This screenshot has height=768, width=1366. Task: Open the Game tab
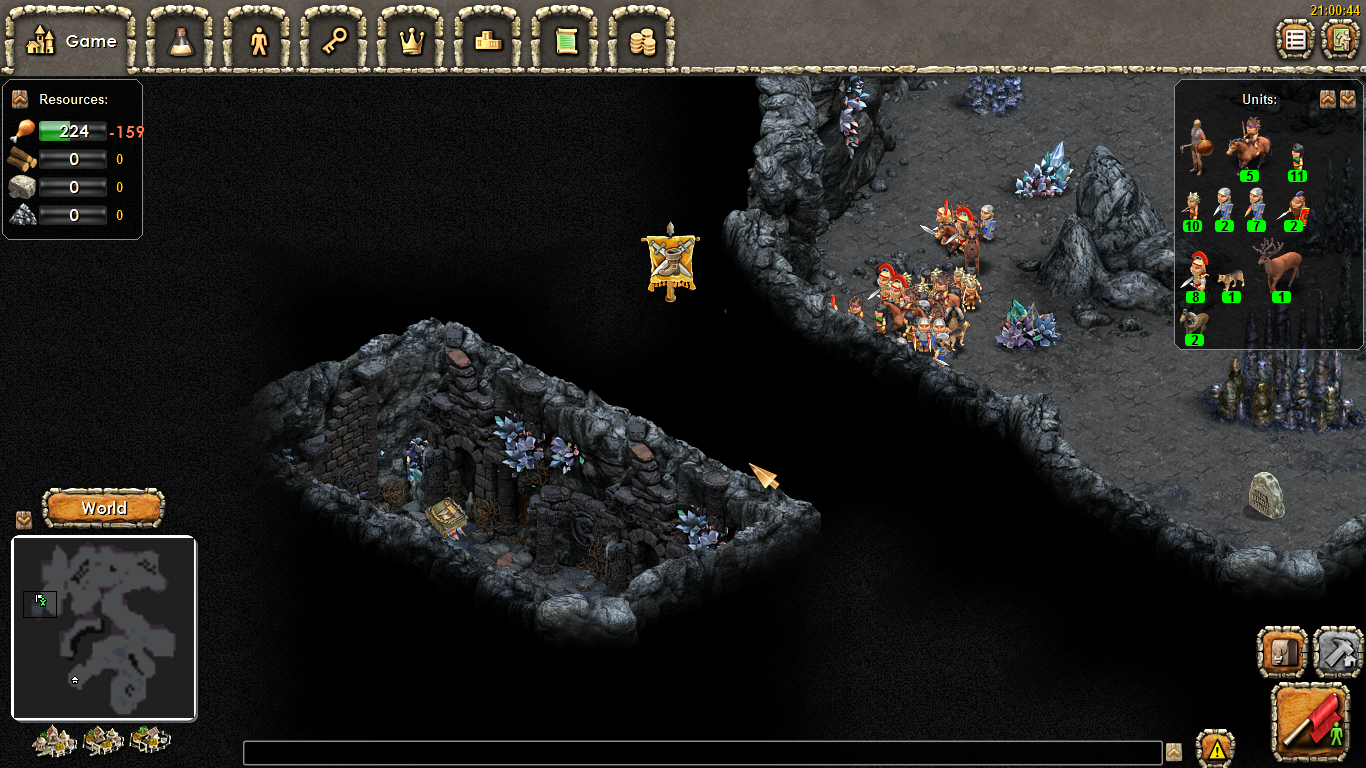tap(70, 41)
